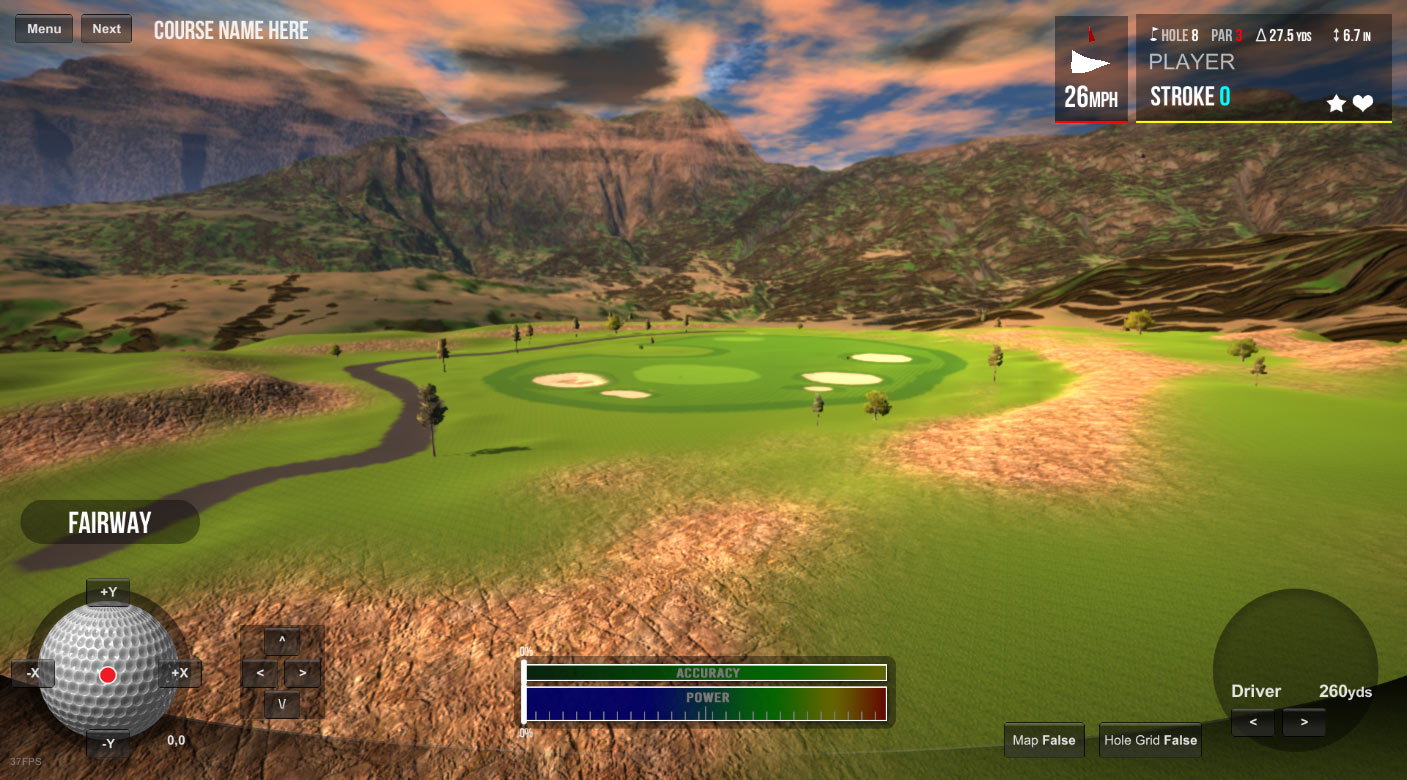Toggle the Map False button
Viewport: 1407px width, 780px height.
pyautogui.click(x=1044, y=740)
